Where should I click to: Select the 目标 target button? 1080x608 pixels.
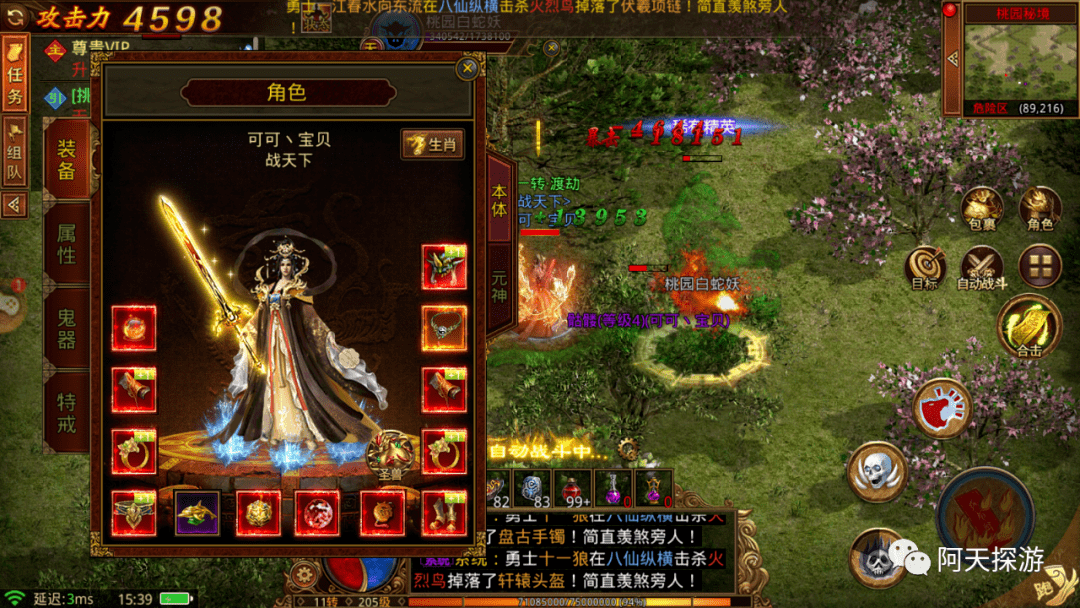(925, 267)
